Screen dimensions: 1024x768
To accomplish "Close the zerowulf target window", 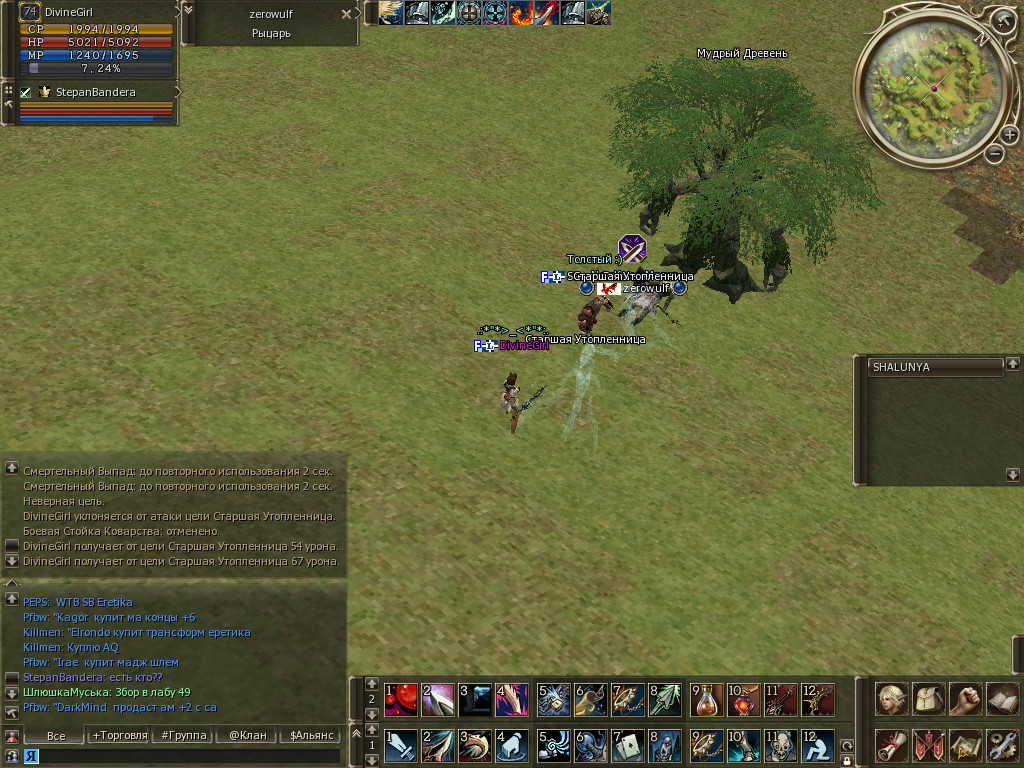I will [346, 14].
